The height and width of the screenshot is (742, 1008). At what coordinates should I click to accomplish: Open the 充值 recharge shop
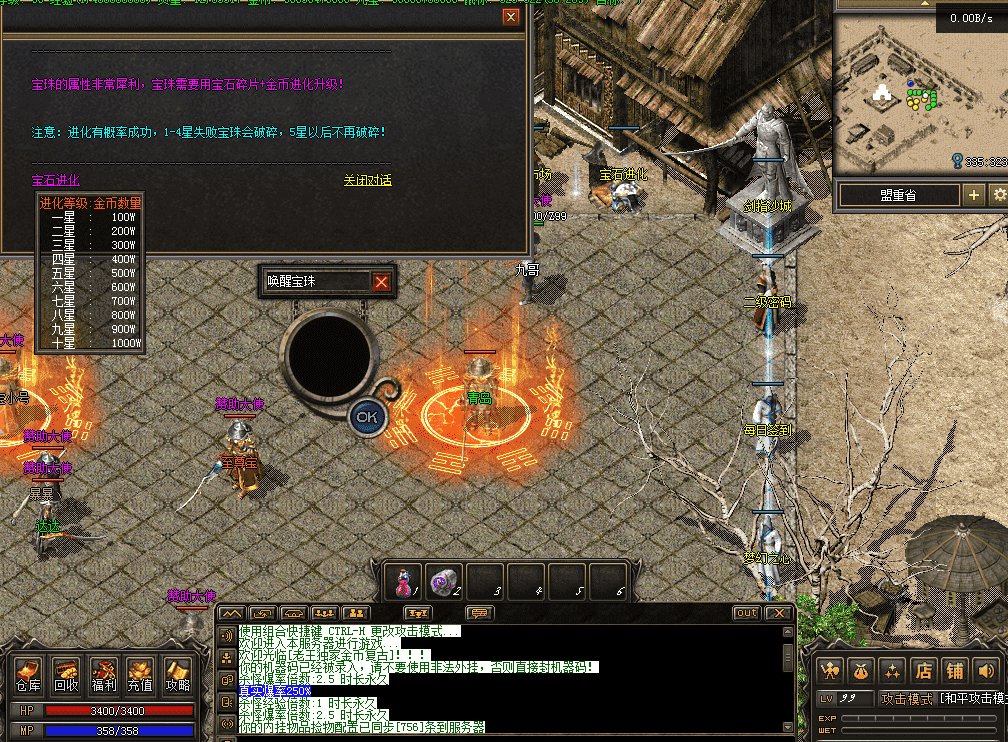(x=140, y=674)
